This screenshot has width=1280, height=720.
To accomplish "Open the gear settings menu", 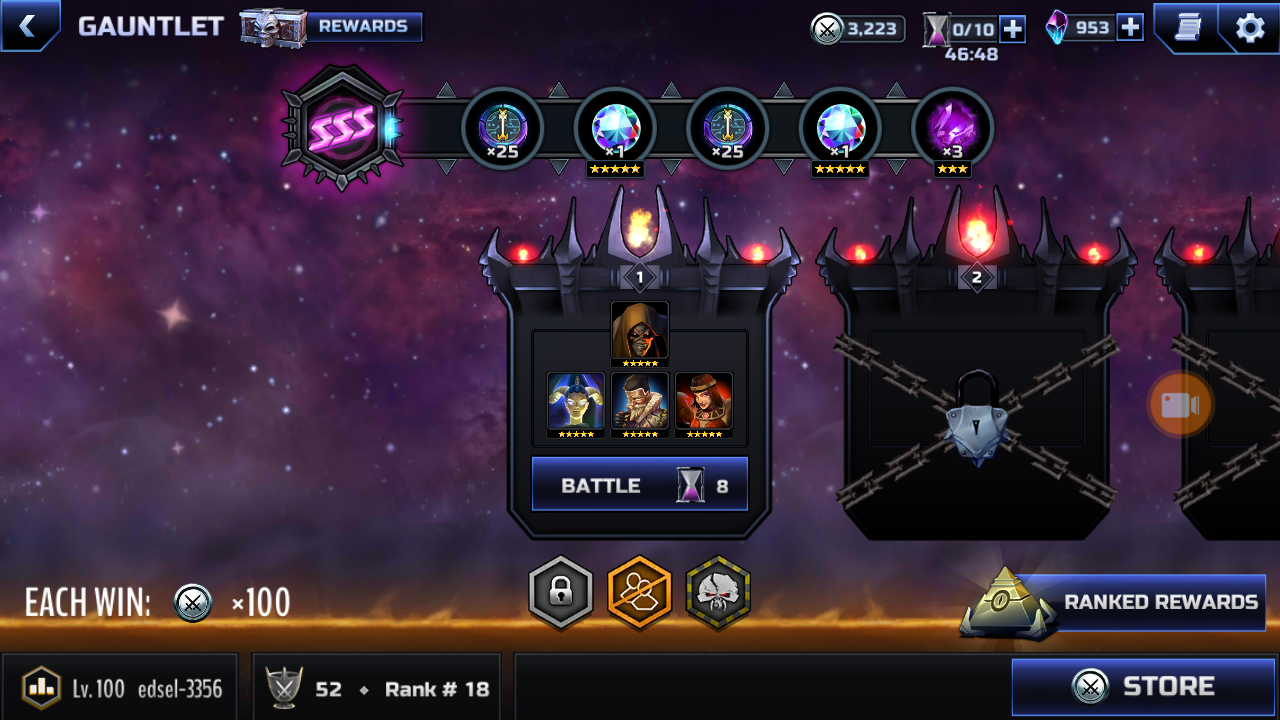I will coord(1250,27).
